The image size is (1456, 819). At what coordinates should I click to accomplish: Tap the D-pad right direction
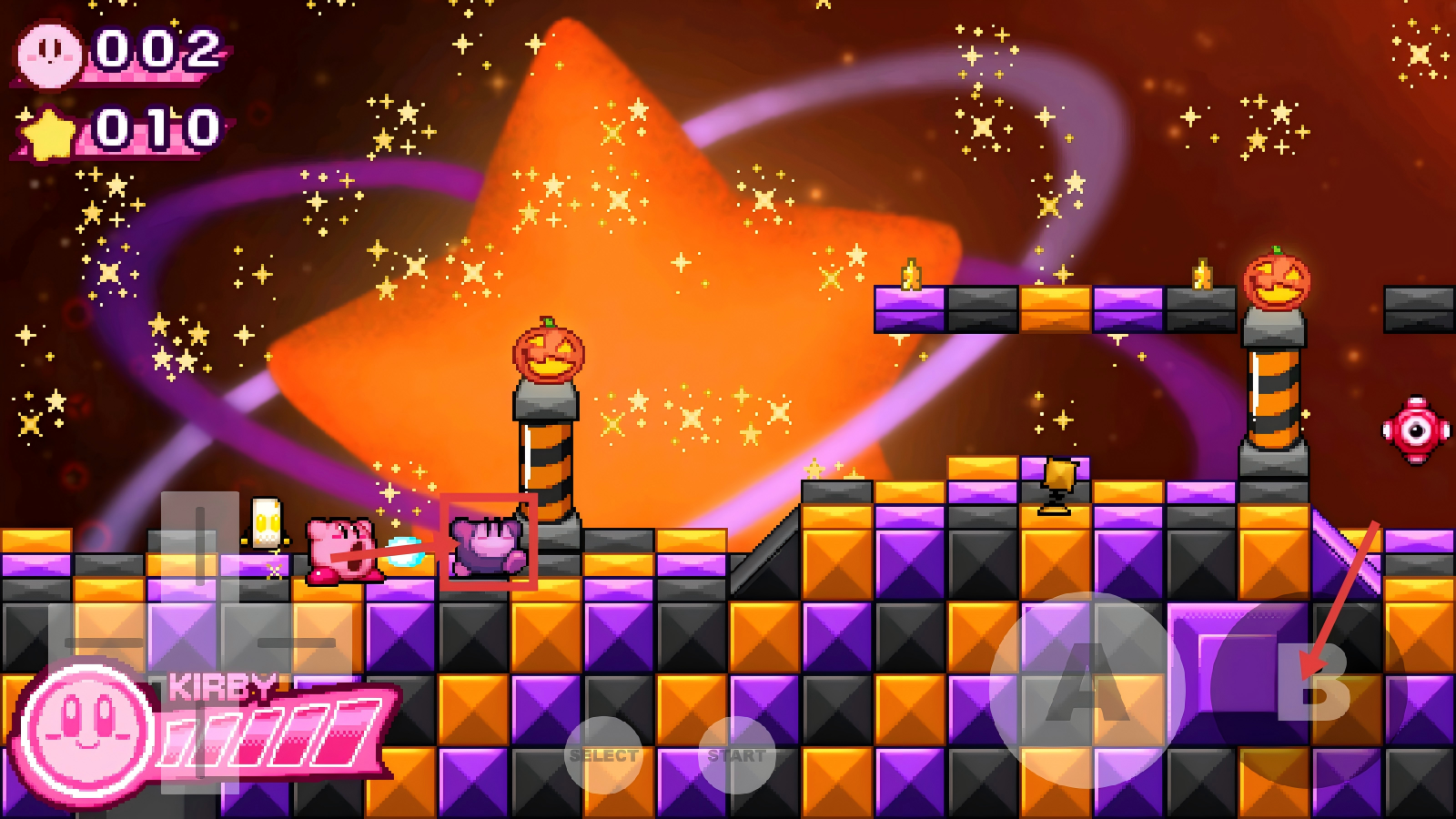coord(297,642)
